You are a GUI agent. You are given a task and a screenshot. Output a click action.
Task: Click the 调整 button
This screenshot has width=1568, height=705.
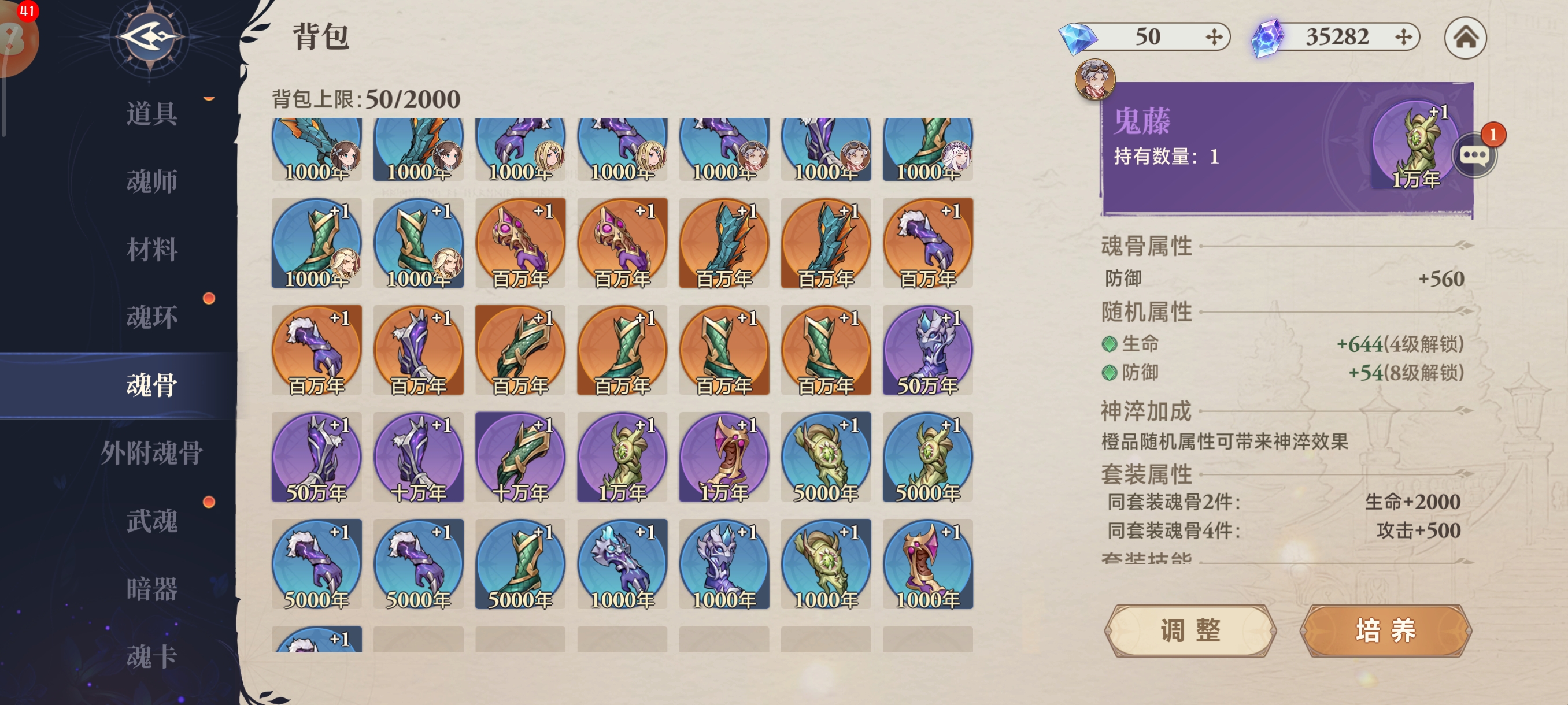(1190, 631)
